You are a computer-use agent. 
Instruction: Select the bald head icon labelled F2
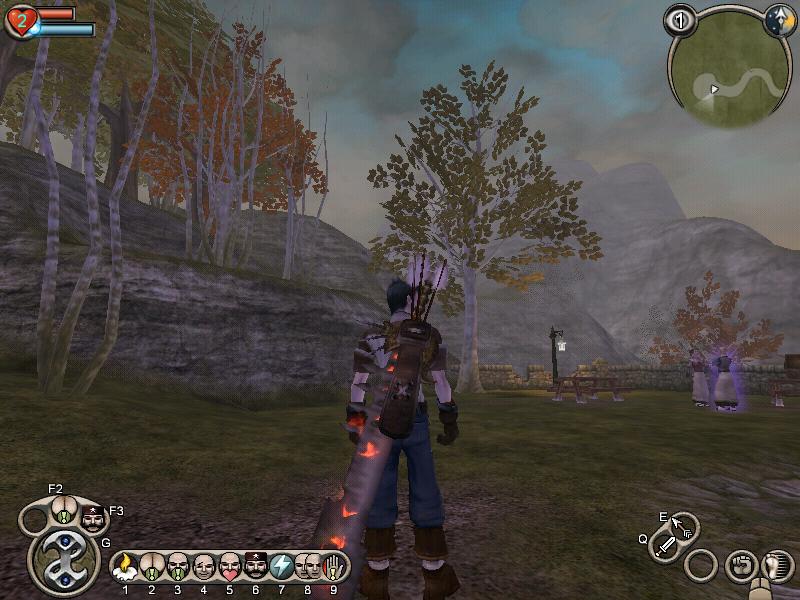[62, 510]
